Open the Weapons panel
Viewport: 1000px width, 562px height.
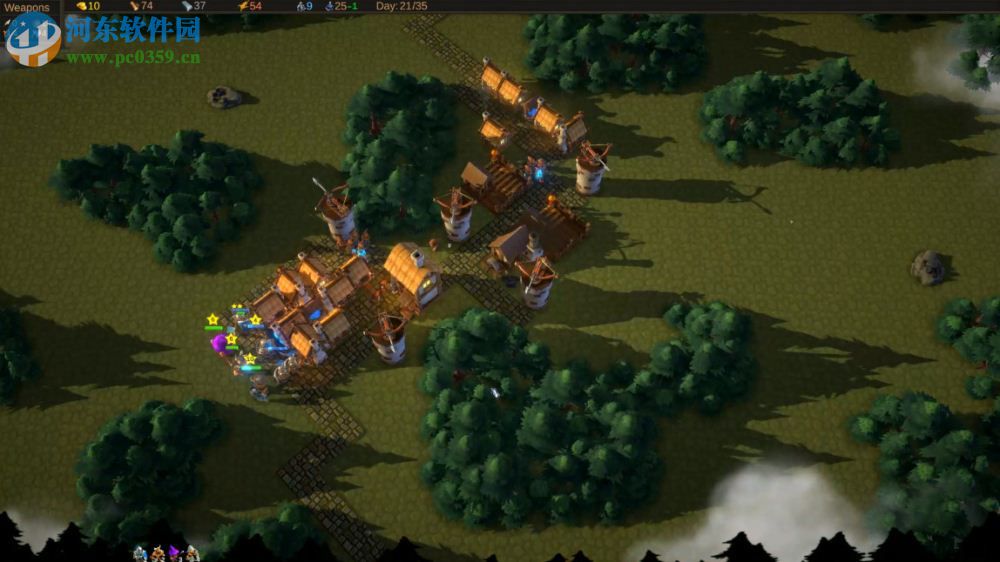click(28, 8)
